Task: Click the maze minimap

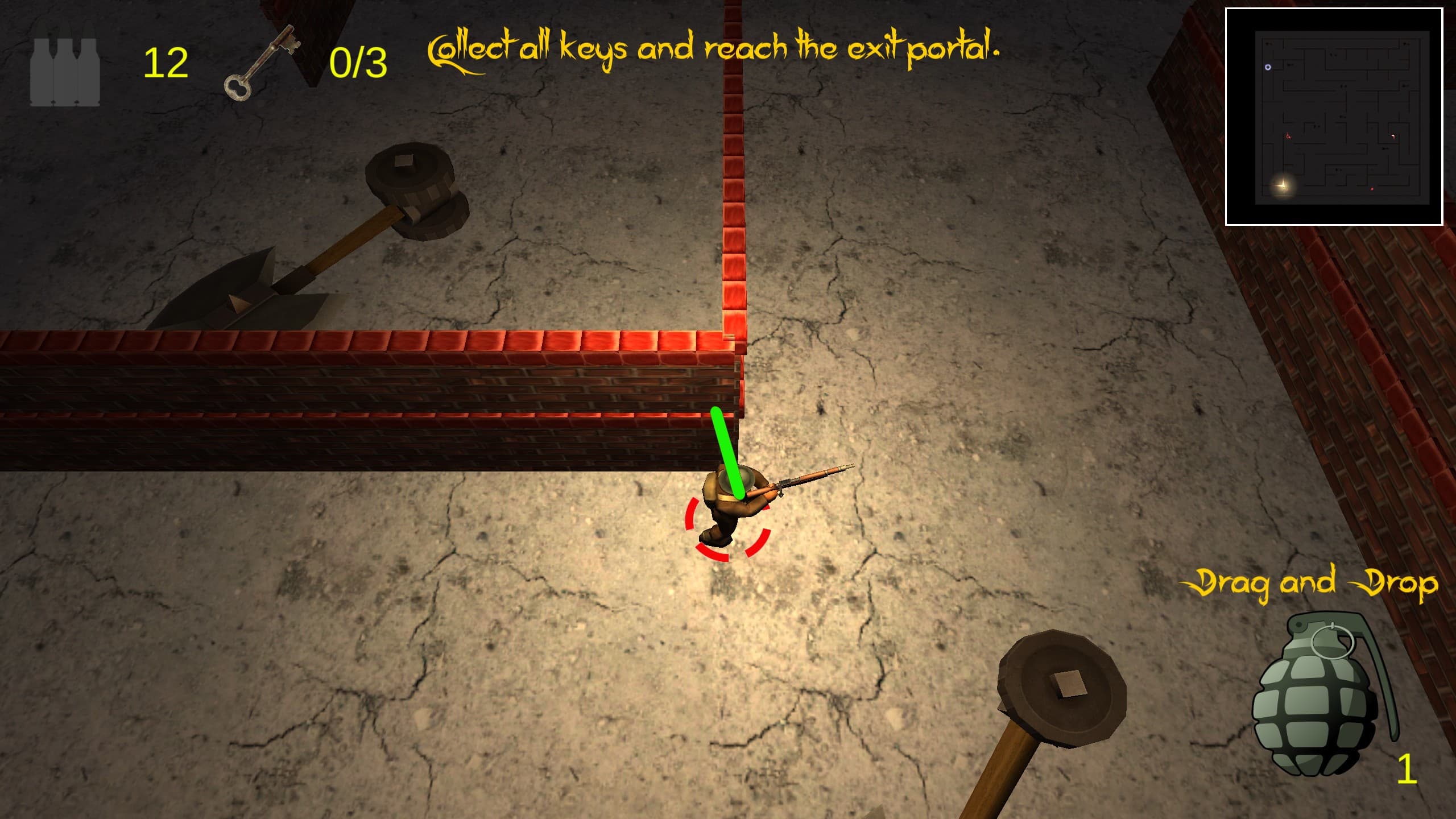Action: click(x=1333, y=117)
